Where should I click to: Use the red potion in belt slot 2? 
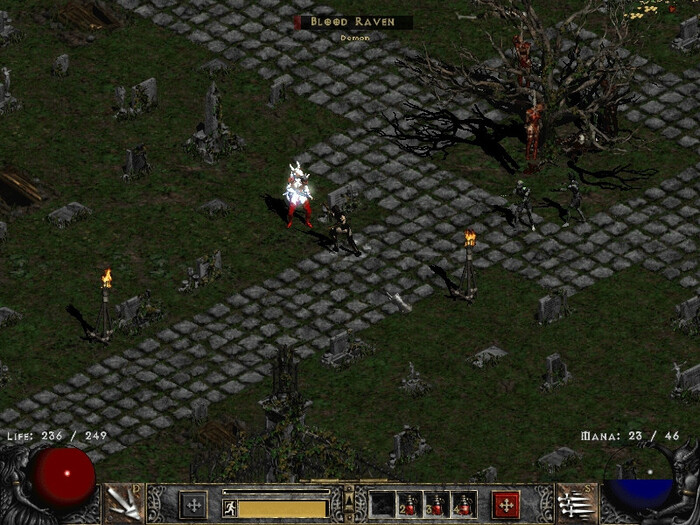tap(410, 504)
